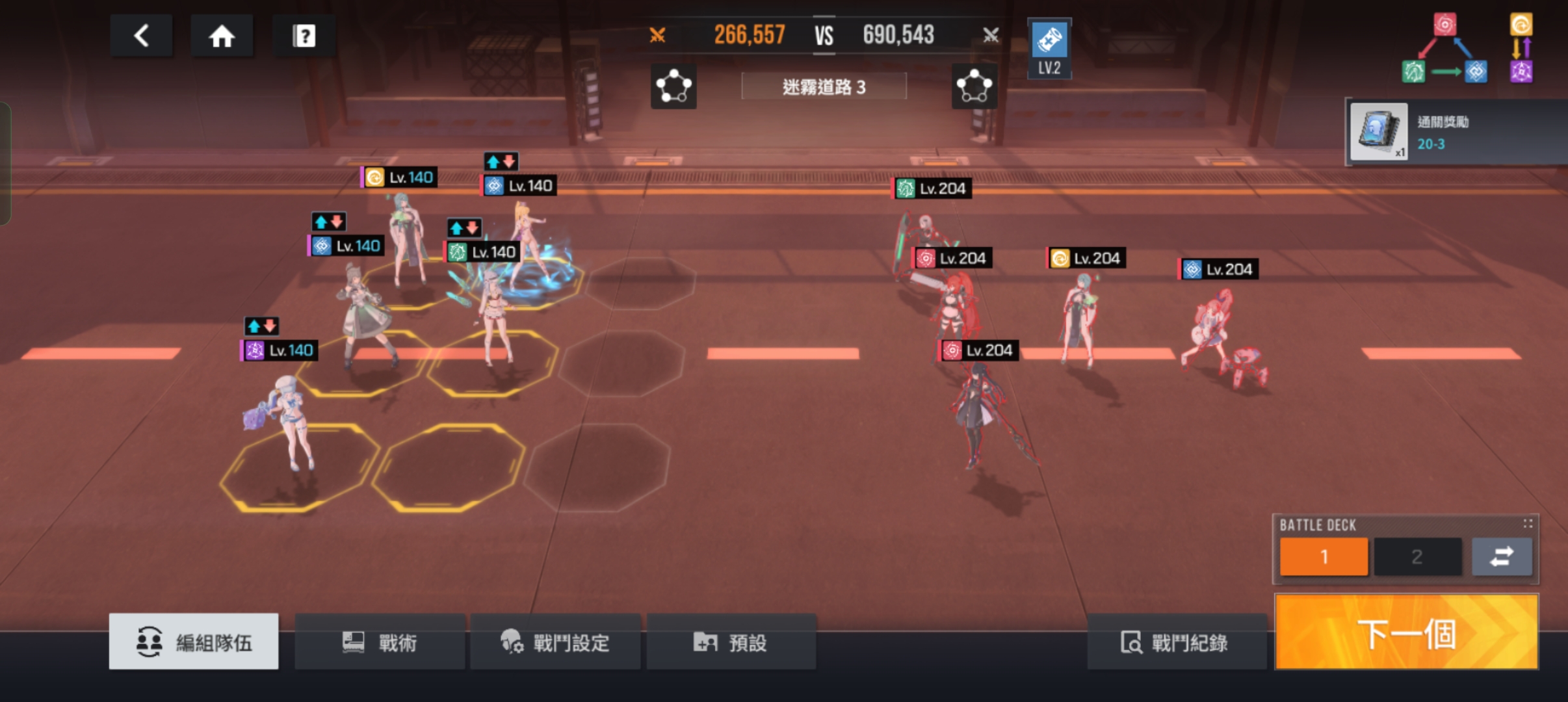Open the 通關獎勵 clear reward item

[x=1379, y=132]
